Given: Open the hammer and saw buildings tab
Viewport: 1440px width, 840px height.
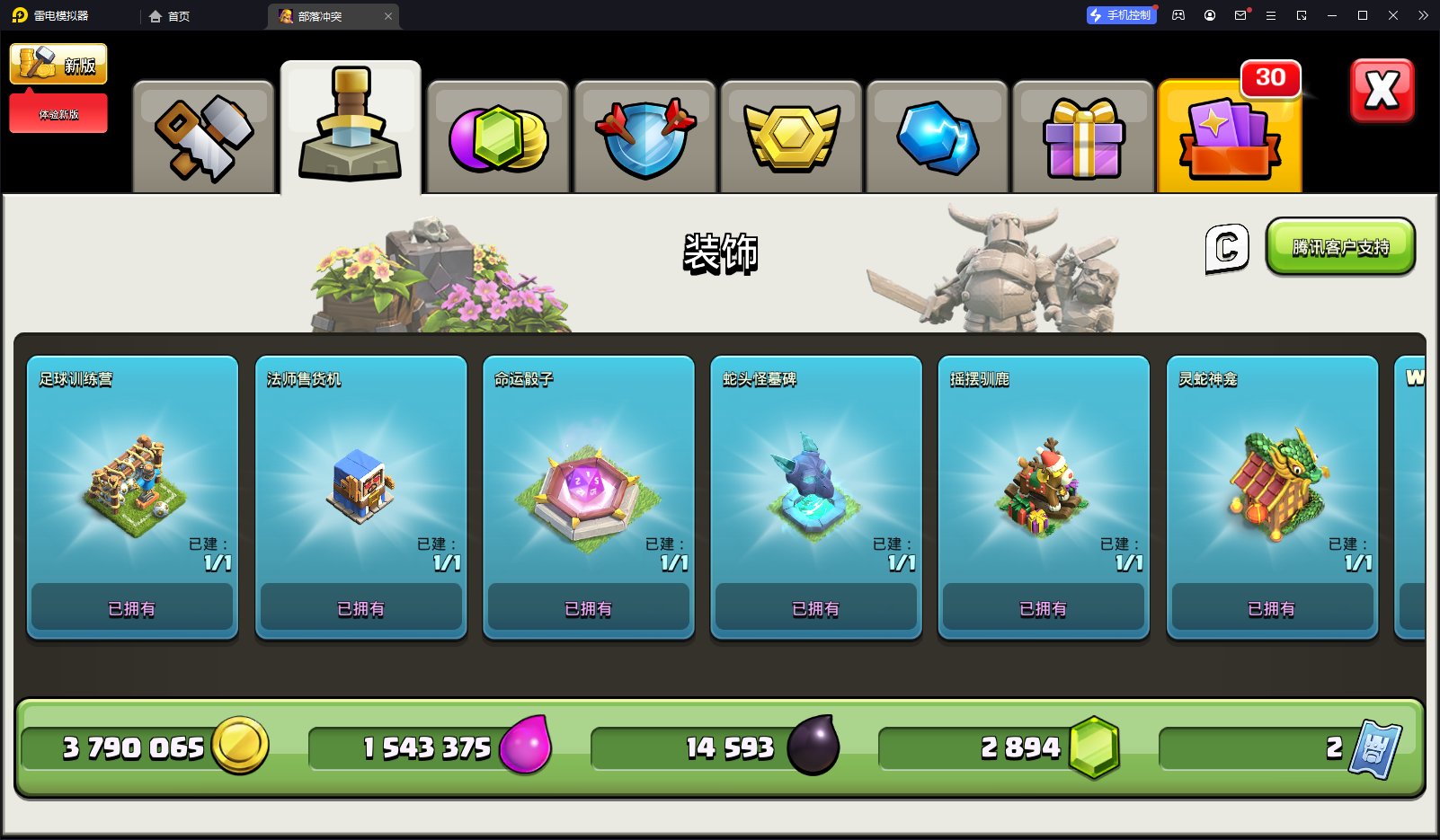Looking at the screenshot, I should [x=203, y=137].
